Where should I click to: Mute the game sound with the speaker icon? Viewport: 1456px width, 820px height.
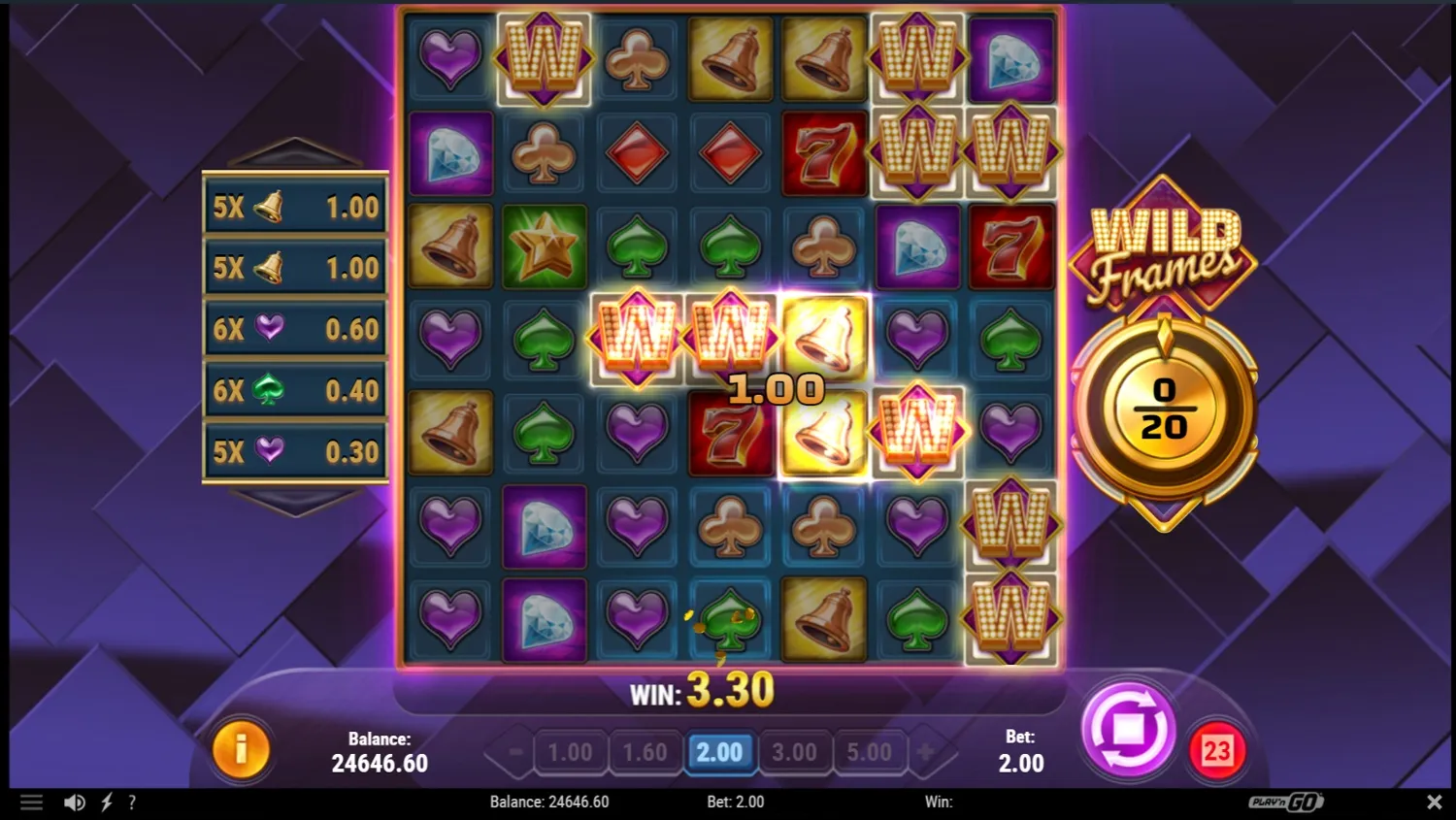[x=74, y=802]
